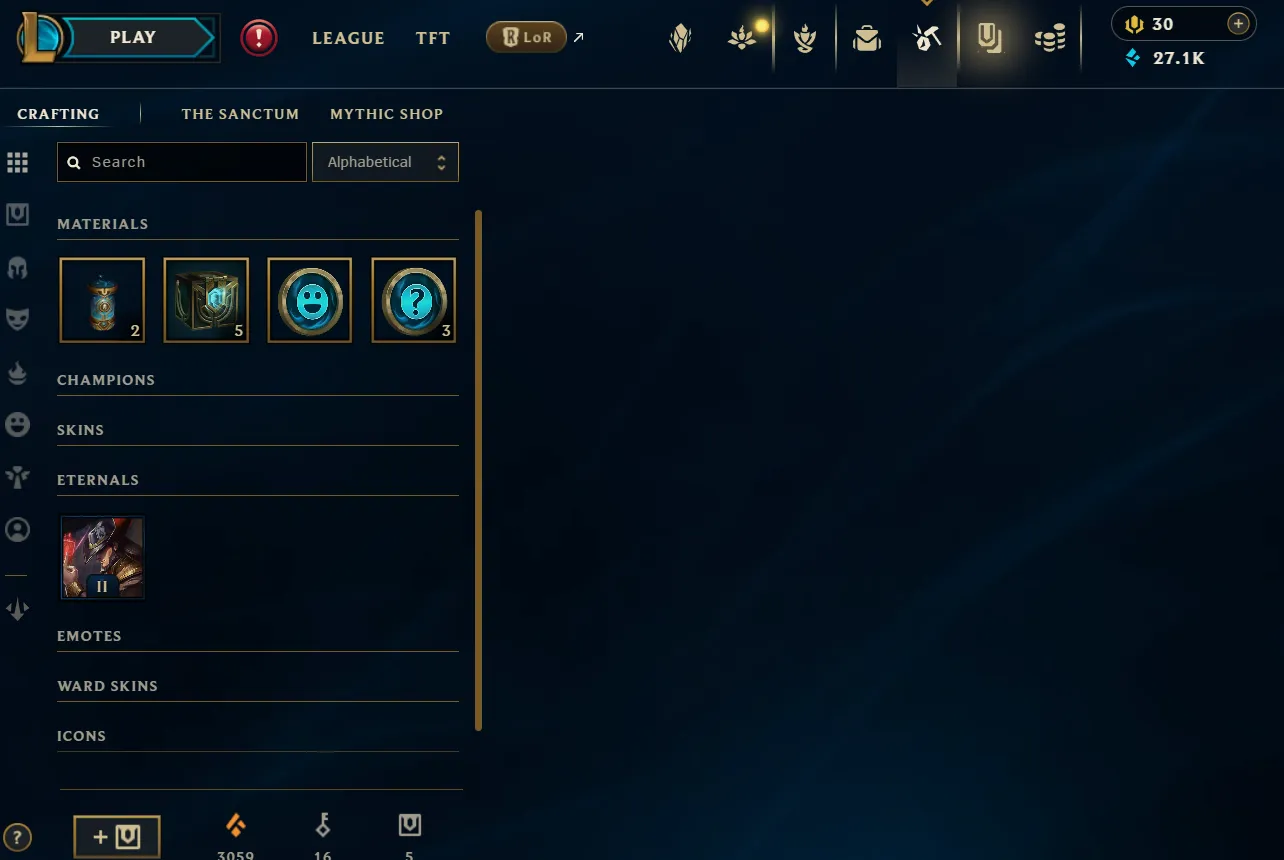Click the crystal icon in the top bar
The image size is (1284, 860).
[679, 38]
